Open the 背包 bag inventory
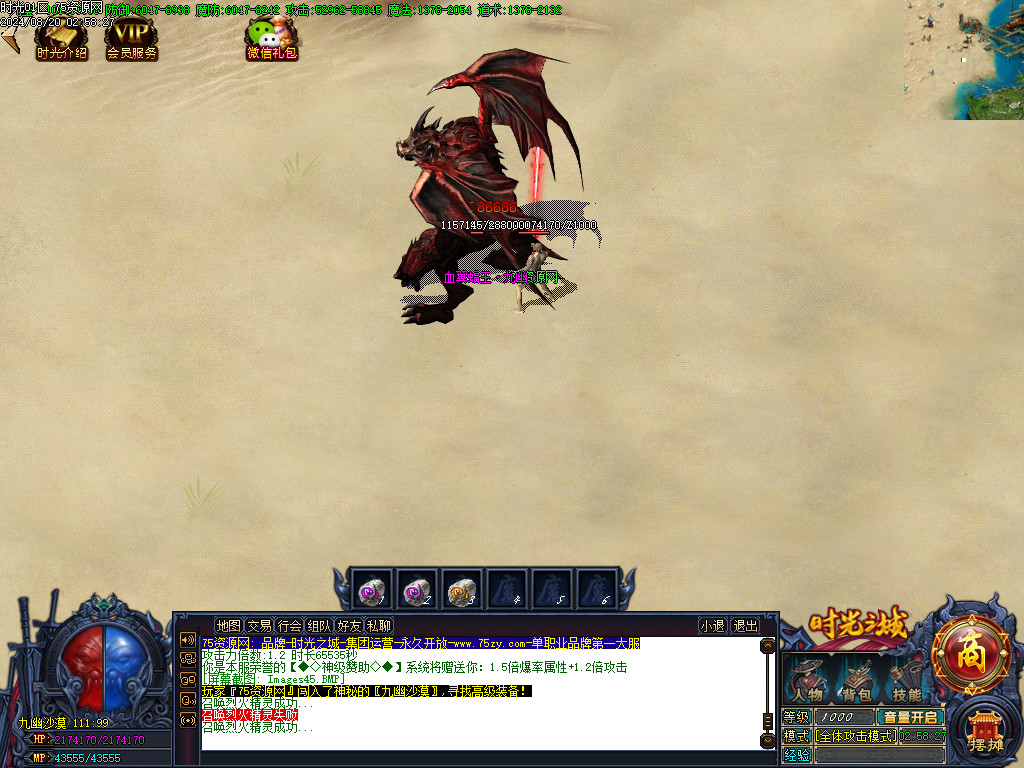 (856, 681)
